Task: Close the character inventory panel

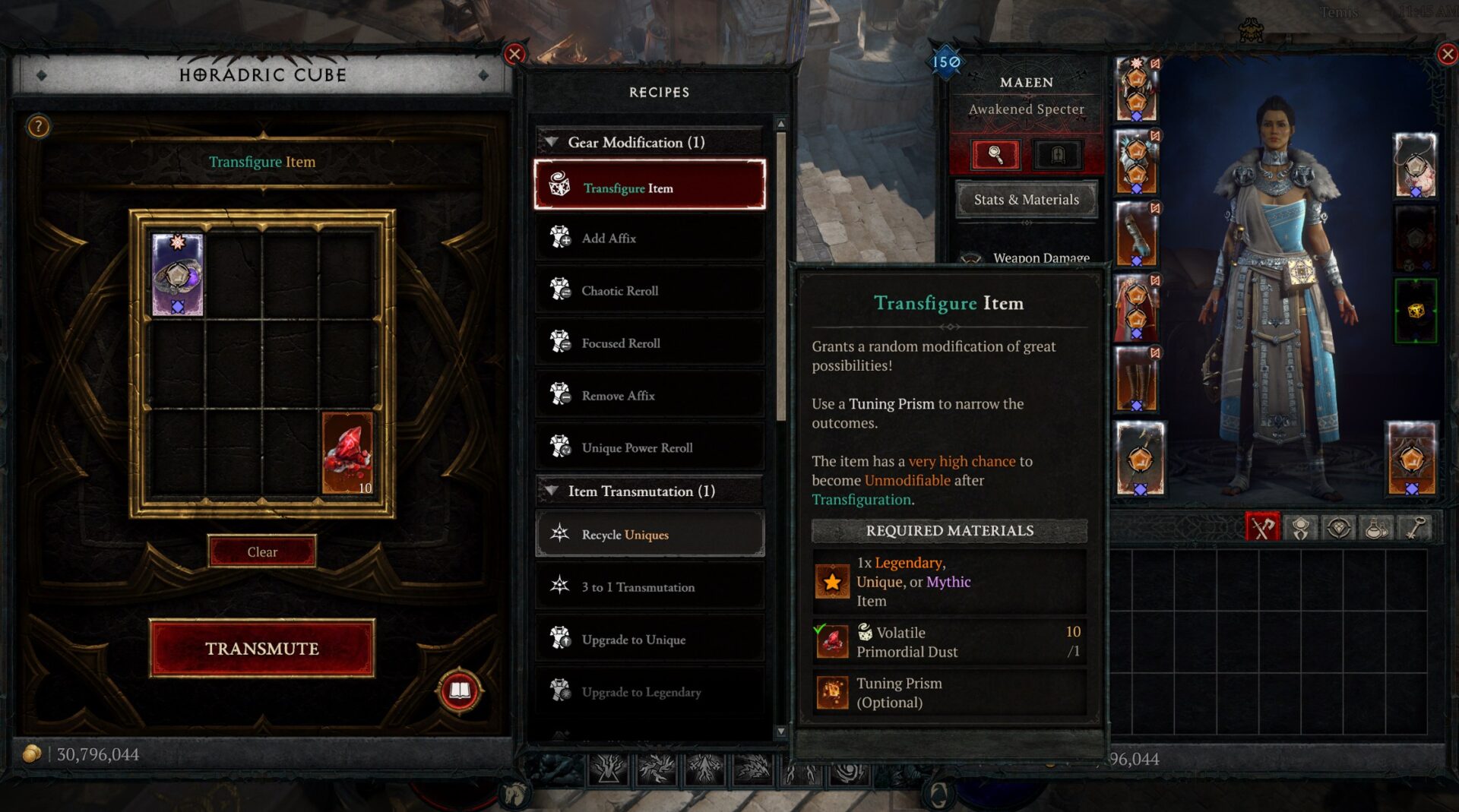Action: (x=1447, y=54)
